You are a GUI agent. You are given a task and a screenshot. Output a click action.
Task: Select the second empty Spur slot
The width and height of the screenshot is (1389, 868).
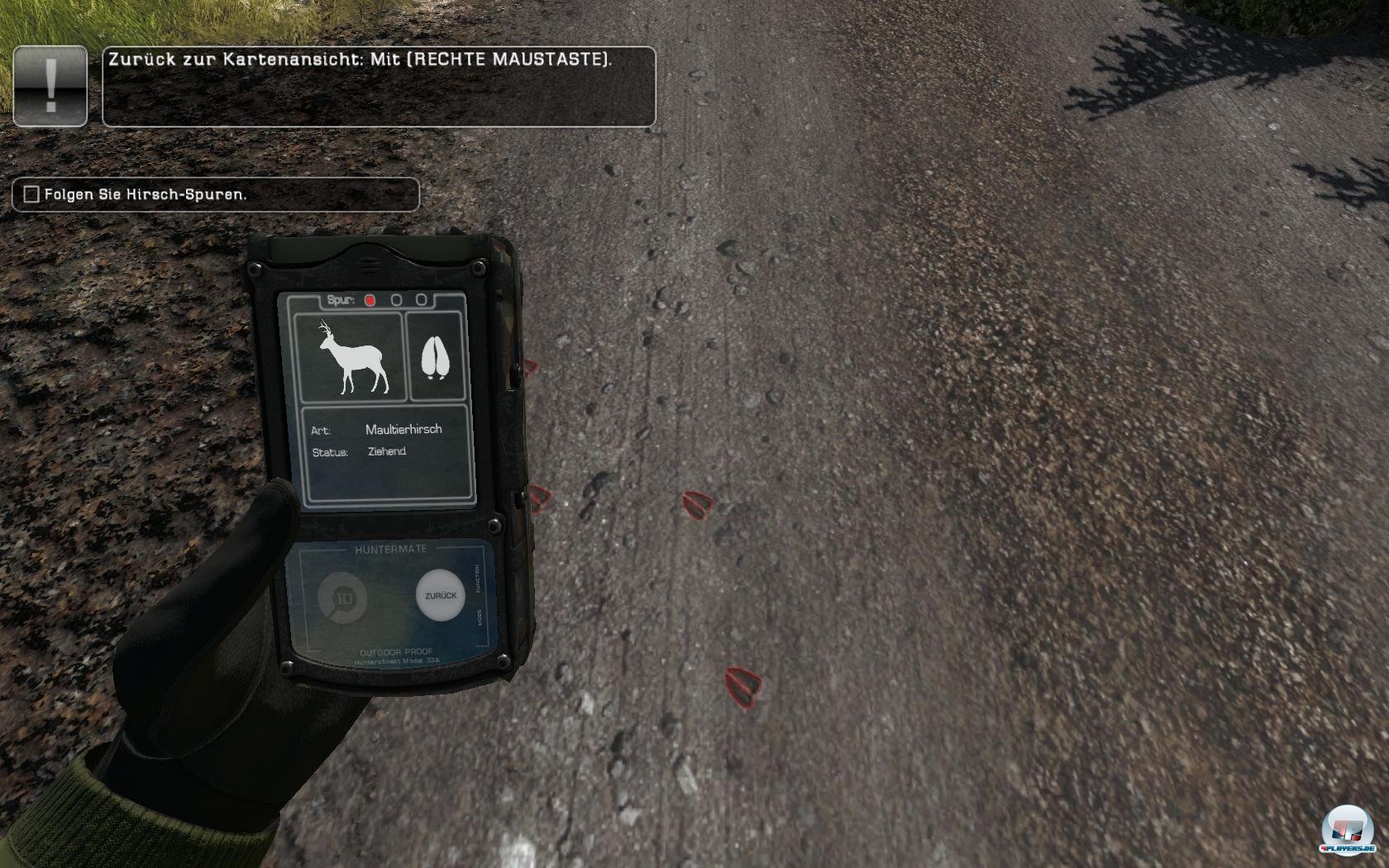click(398, 301)
